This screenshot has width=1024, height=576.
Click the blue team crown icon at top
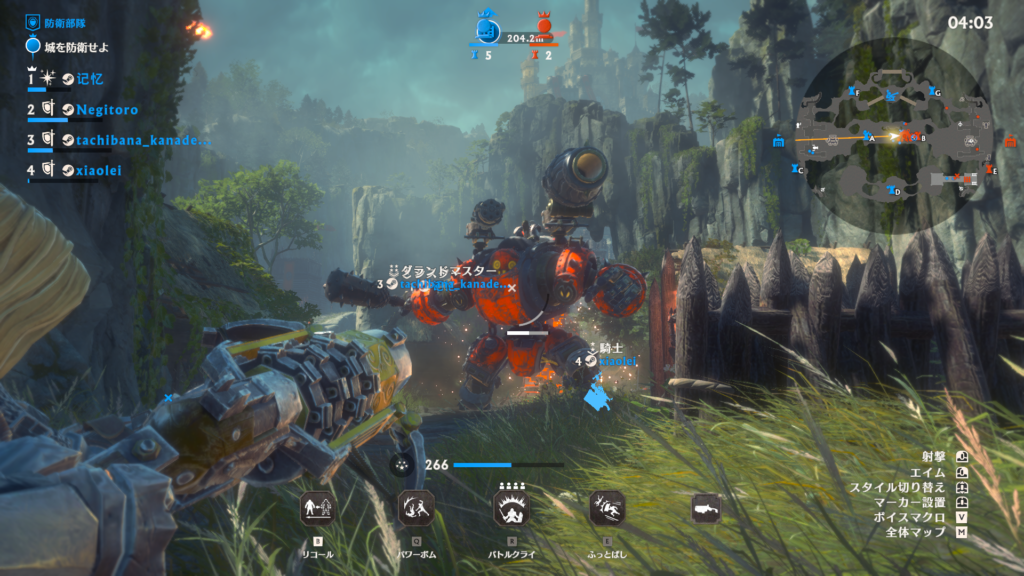(x=487, y=28)
